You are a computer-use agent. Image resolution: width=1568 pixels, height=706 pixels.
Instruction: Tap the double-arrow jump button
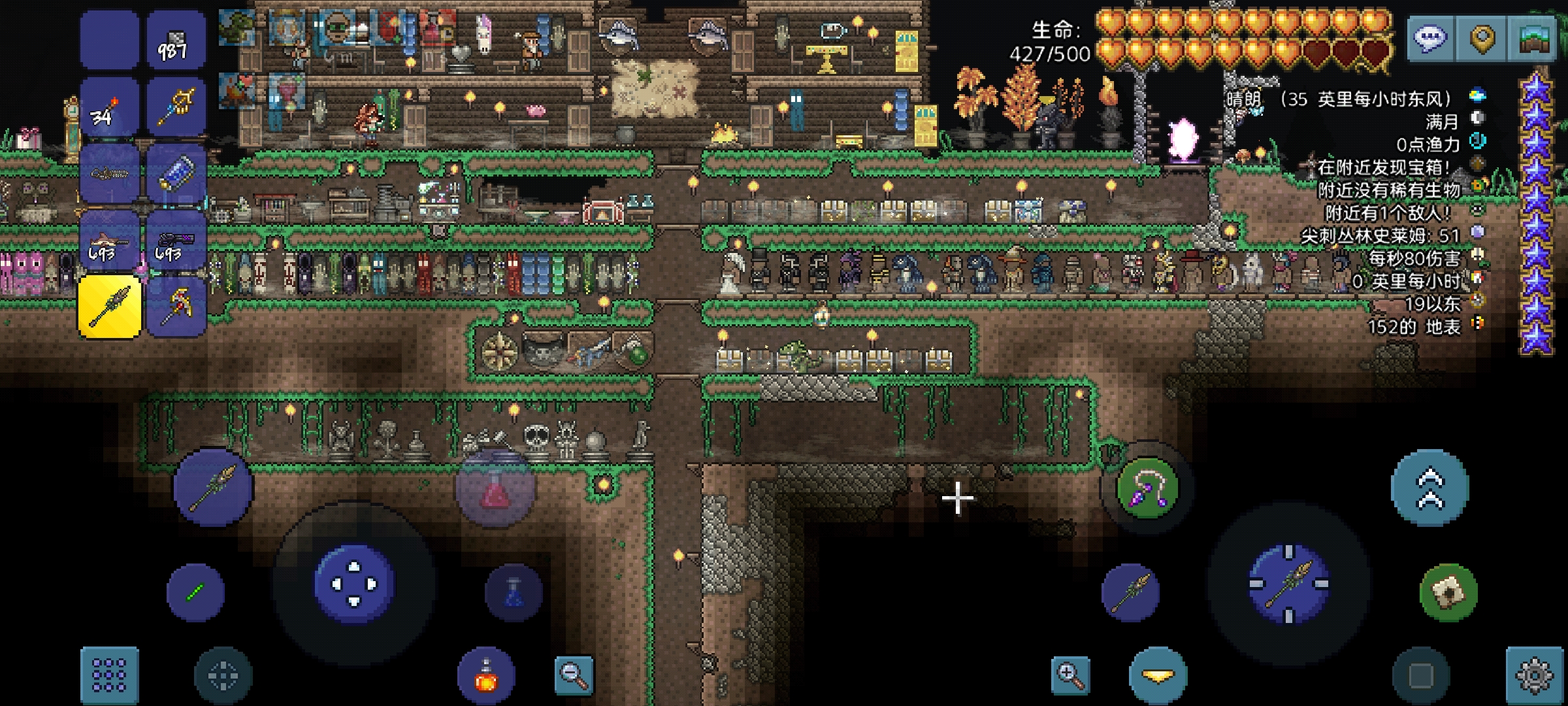1429,488
